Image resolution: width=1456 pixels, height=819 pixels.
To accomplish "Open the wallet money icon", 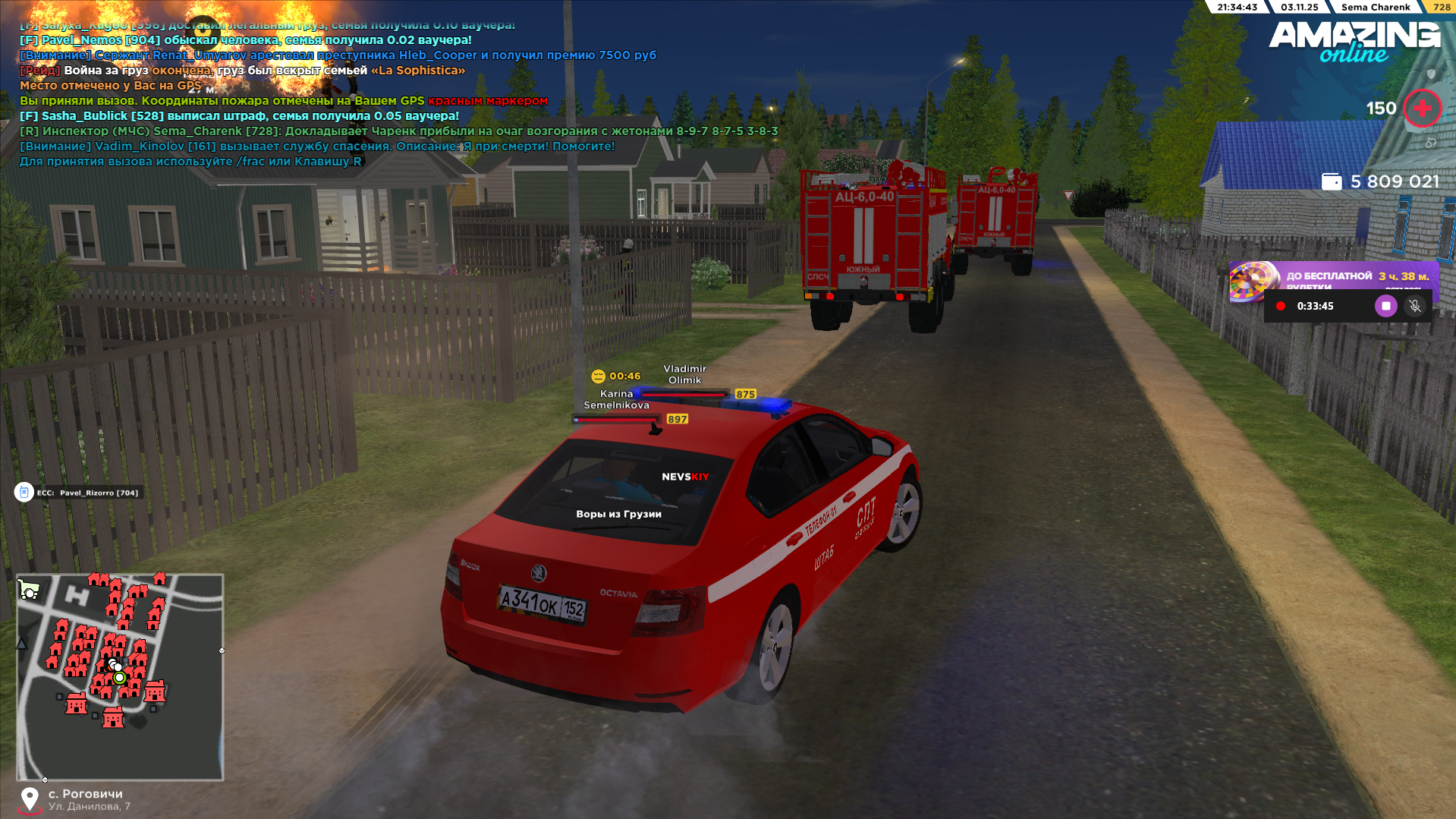I will 1331,182.
